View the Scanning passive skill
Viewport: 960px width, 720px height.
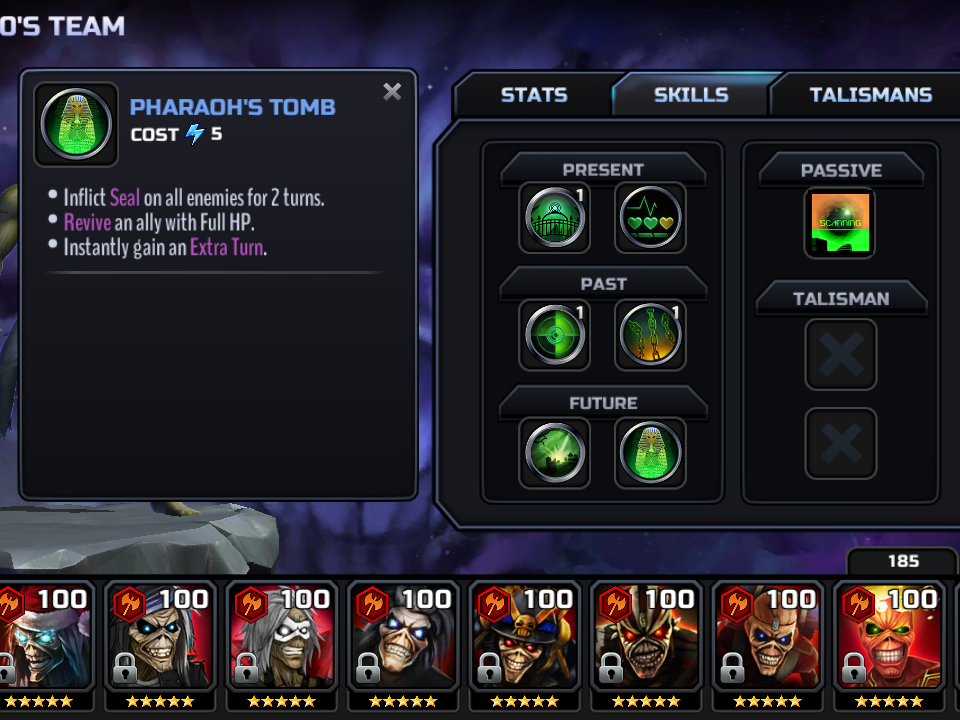tap(840, 223)
